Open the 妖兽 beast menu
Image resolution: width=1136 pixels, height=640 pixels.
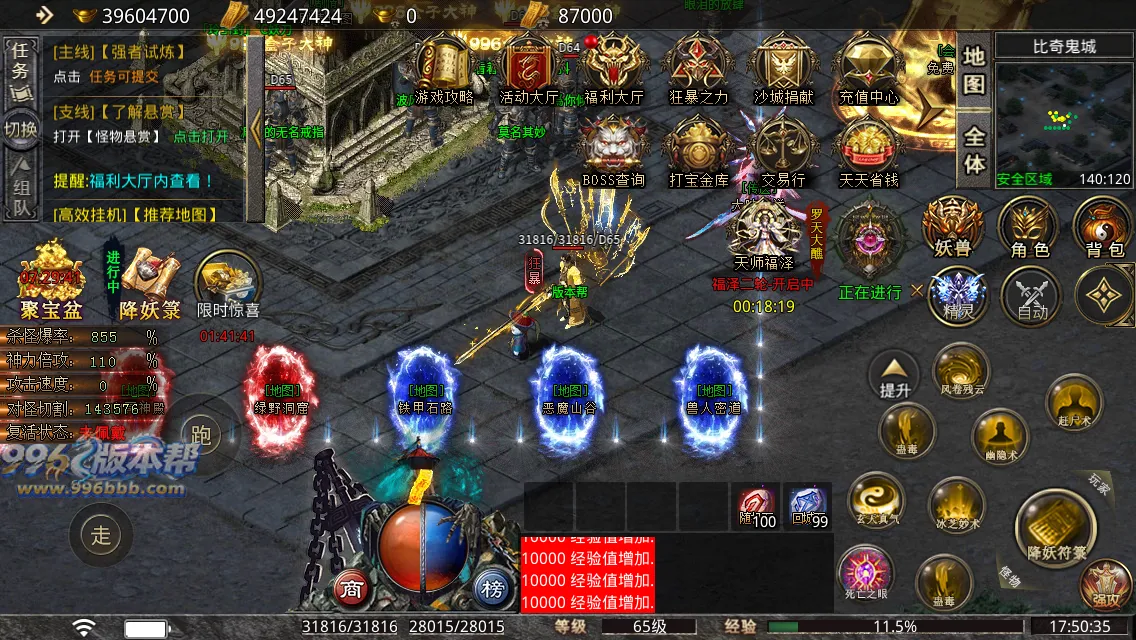click(951, 225)
